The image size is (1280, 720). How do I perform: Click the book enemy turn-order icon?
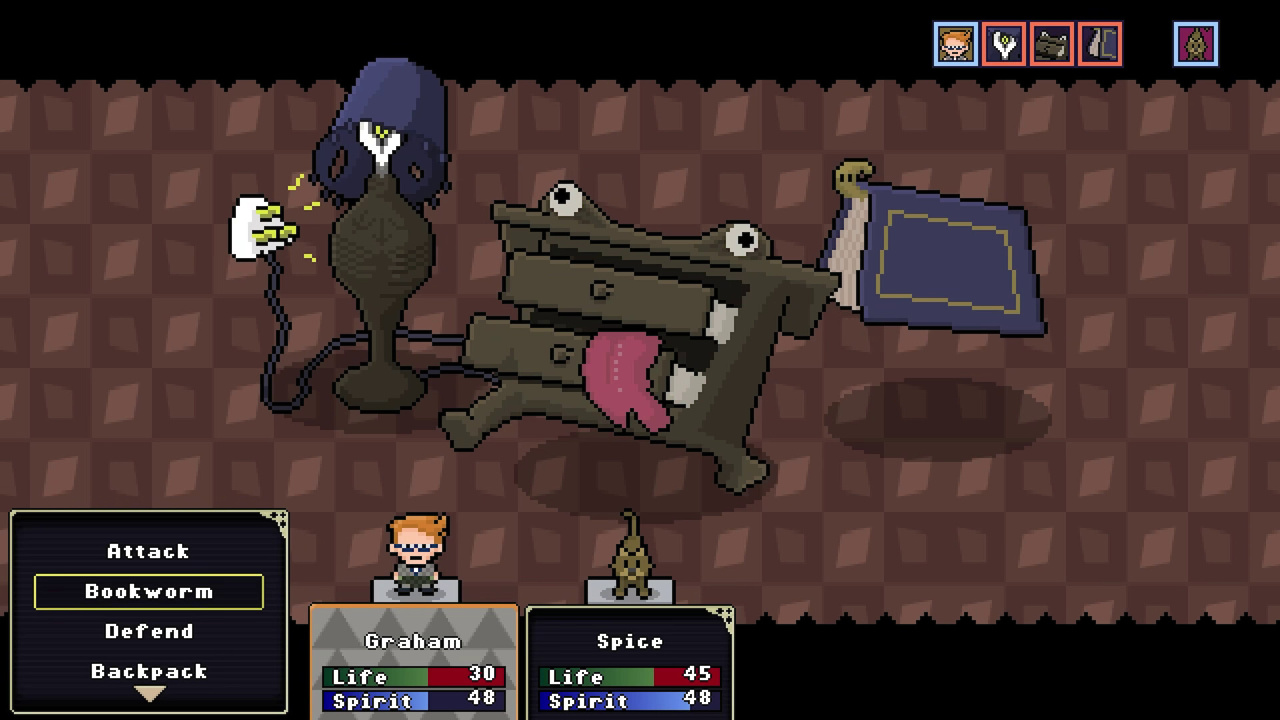(x=1100, y=44)
